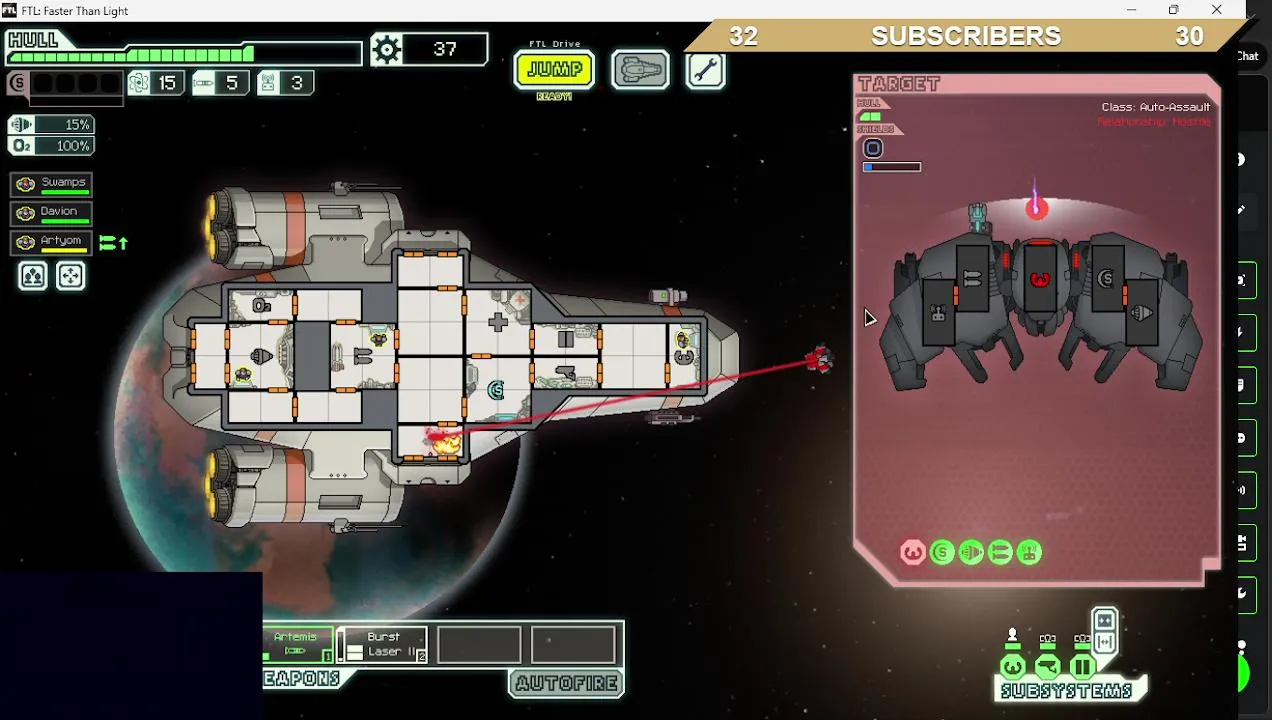
Task: Save crew positions with stations icon
Action: tap(33, 276)
